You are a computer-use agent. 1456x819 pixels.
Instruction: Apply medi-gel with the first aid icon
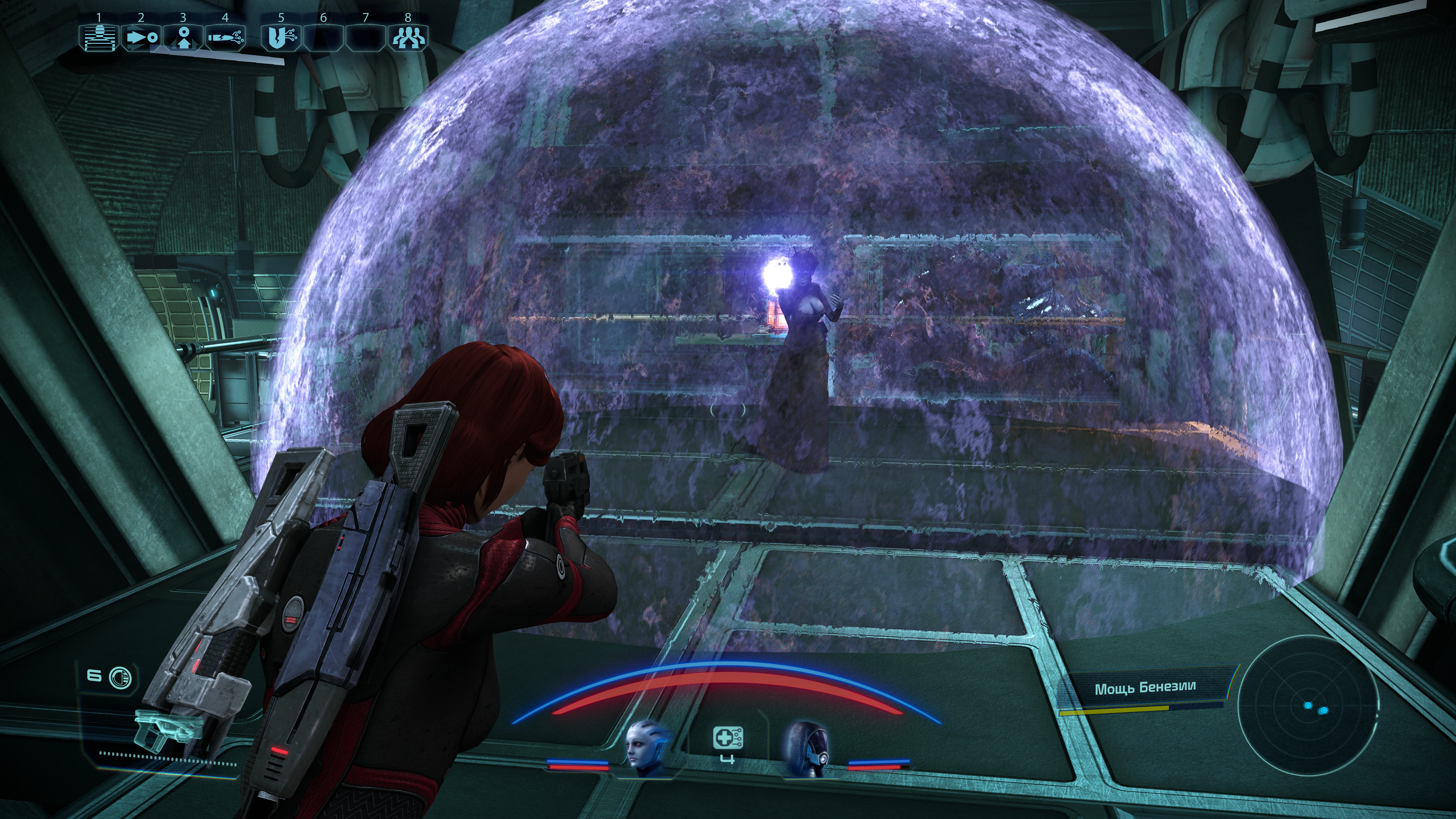click(x=728, y=738)
